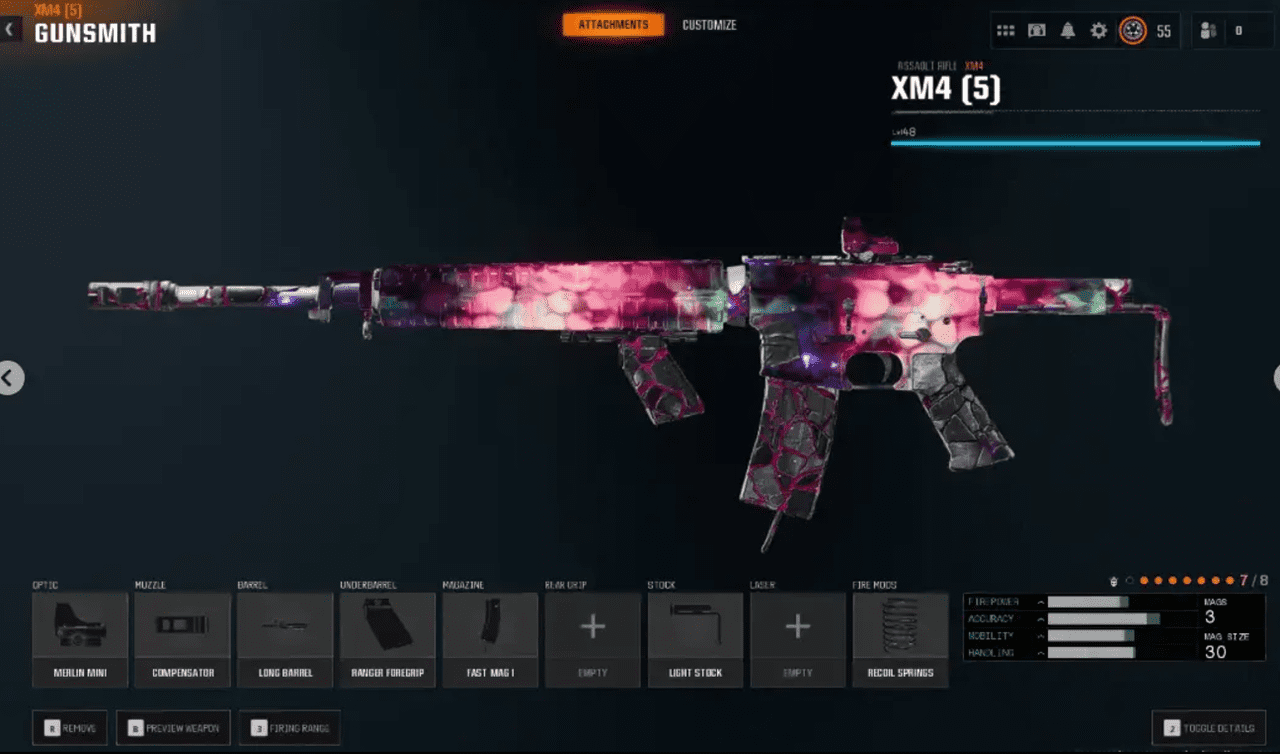Cycle to the previous weapon with the left arrow
Viewport: 1280px width, 754px height.
pos(9,378)
